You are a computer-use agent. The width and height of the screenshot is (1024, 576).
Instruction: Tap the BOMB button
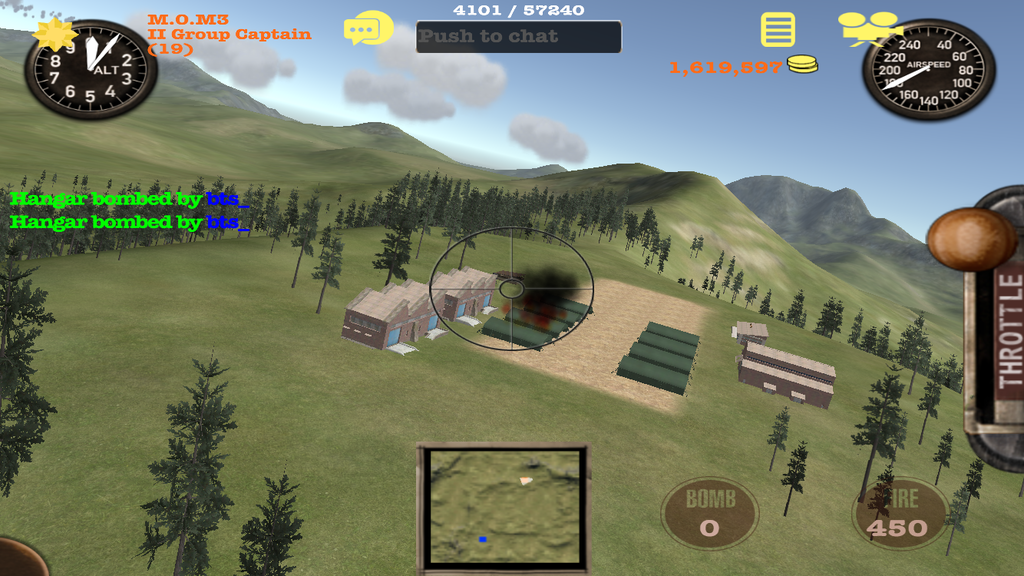pyautogui.click(x=710, y=513)
